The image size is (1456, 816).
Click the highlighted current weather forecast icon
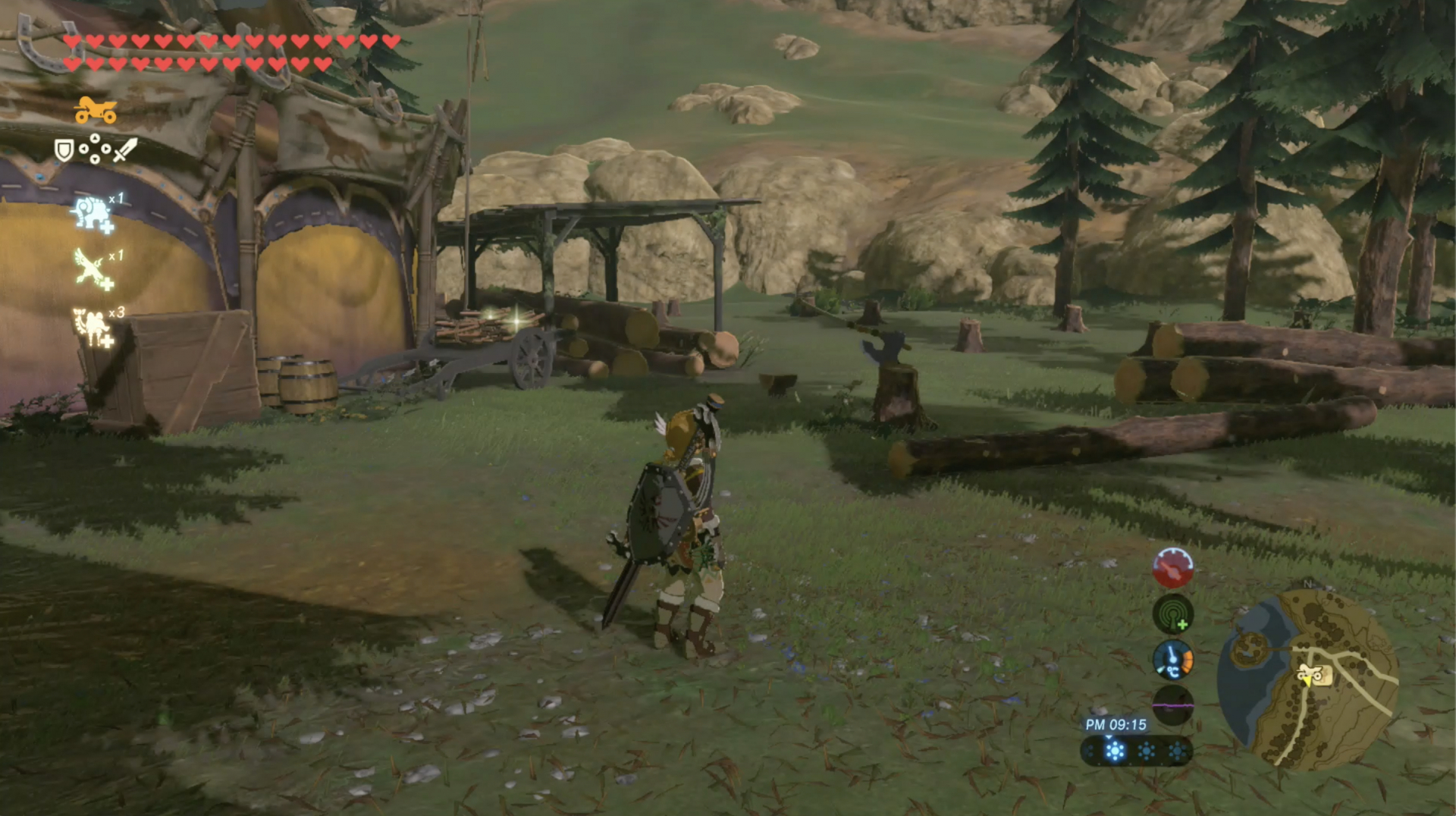point(1114,752)
